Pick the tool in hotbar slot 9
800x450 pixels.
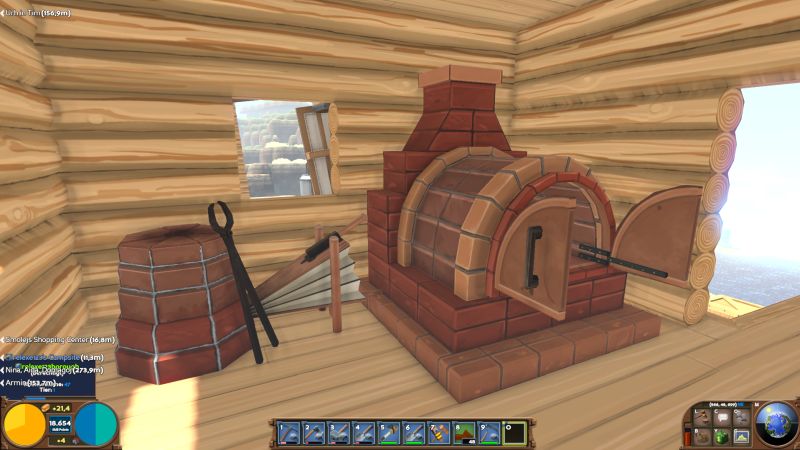[x=489, y=432]
